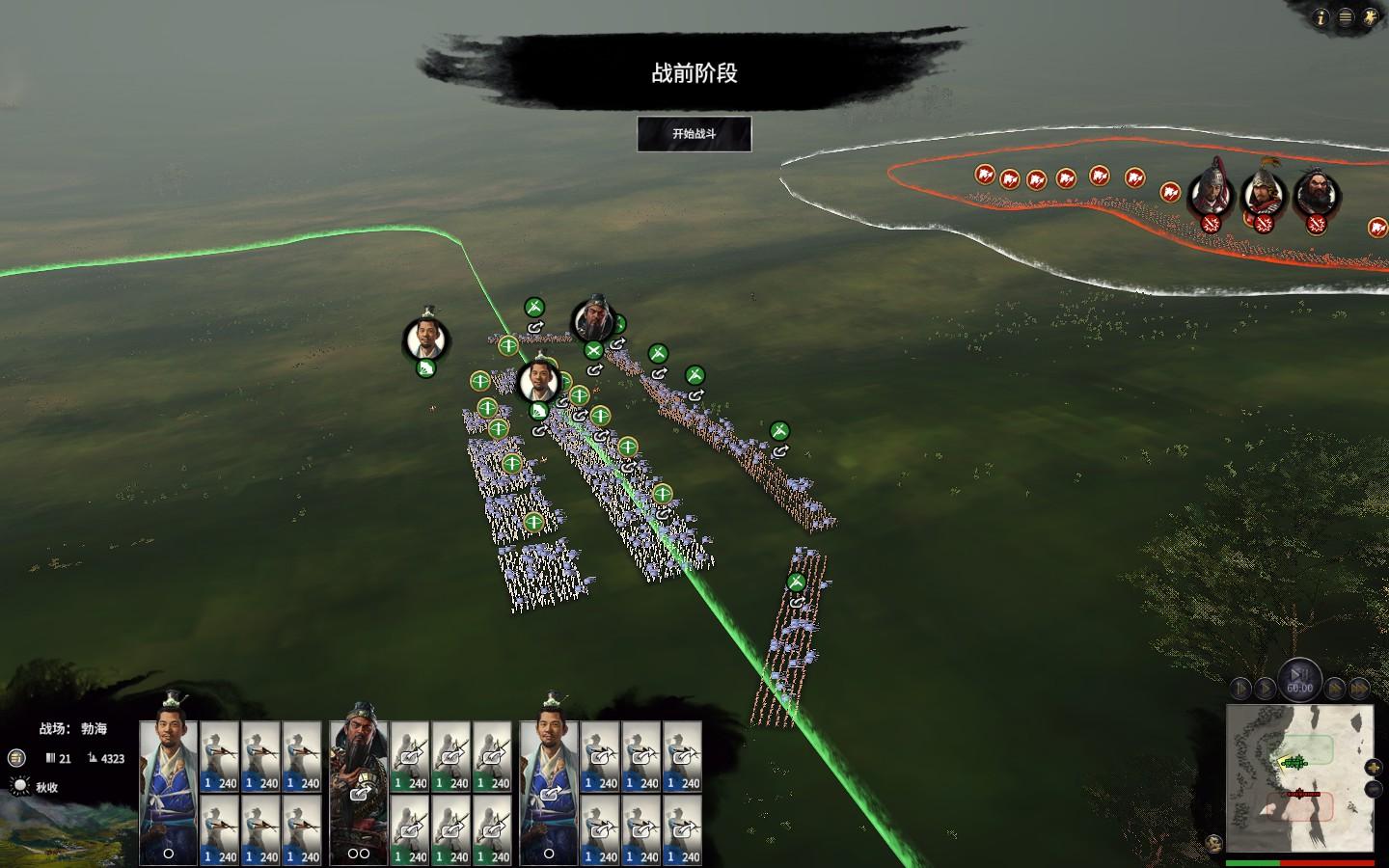Choose the slow-motion speed button left of the normal-play arrow
This screenshot has height=868, width=1389.
tap(1240, 689)
